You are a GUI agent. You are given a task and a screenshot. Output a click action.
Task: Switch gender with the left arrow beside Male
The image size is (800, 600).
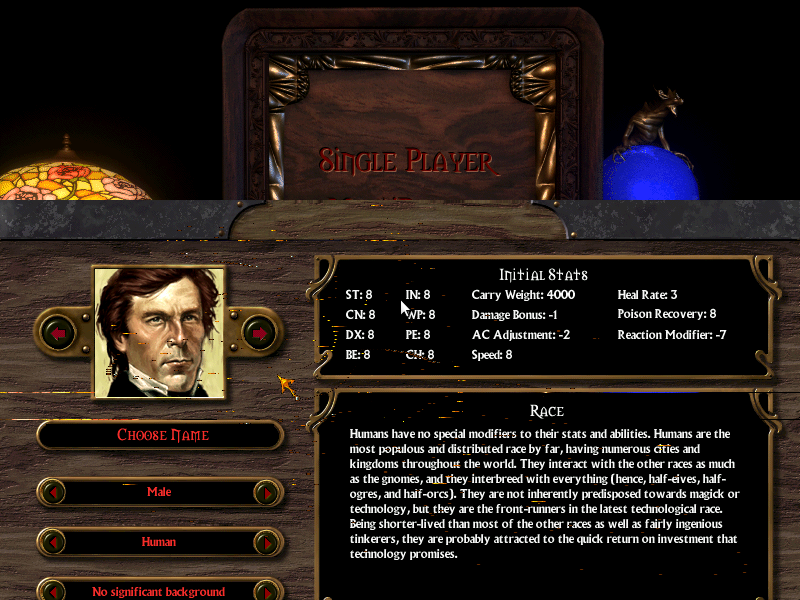[52, 492]
